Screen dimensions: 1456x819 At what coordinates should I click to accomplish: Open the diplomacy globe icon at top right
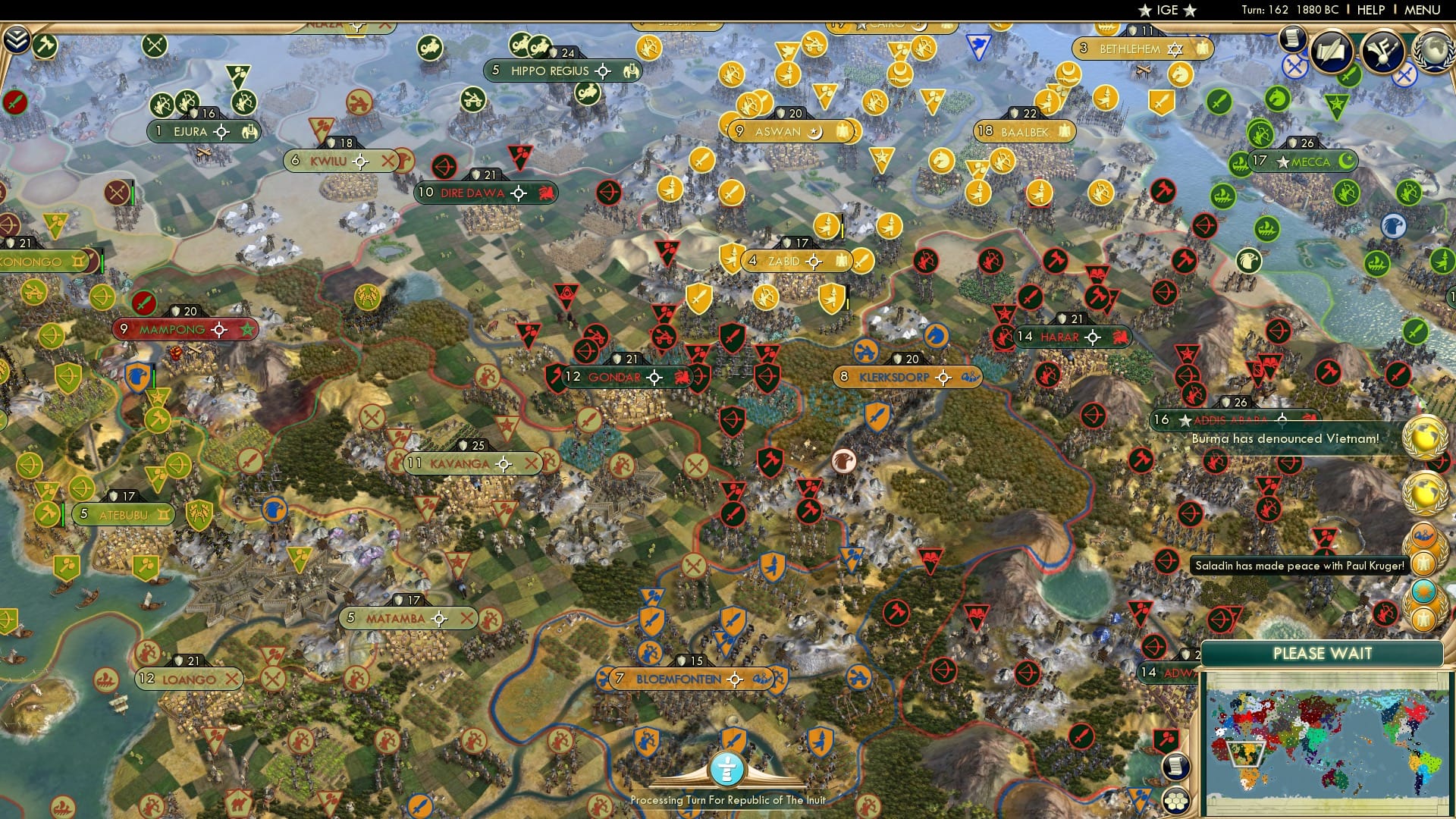coord(1435,49)
